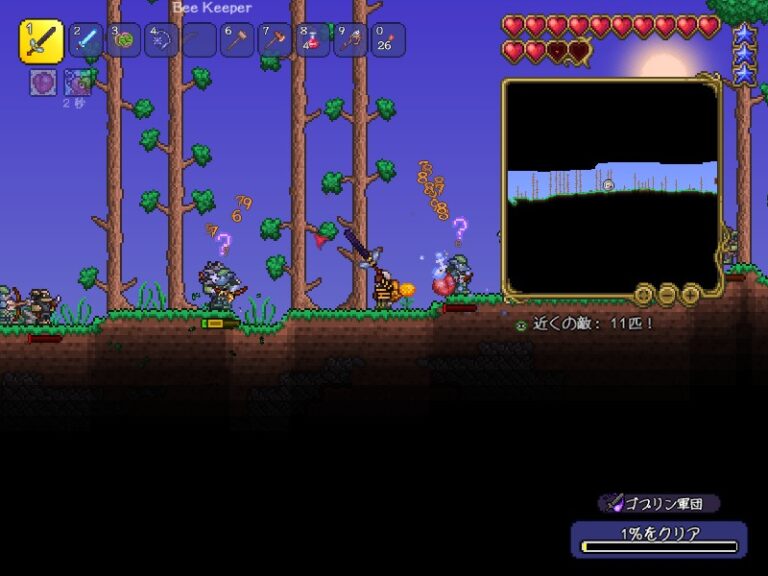Click the Goblin Army invasion label

[658, 504]
